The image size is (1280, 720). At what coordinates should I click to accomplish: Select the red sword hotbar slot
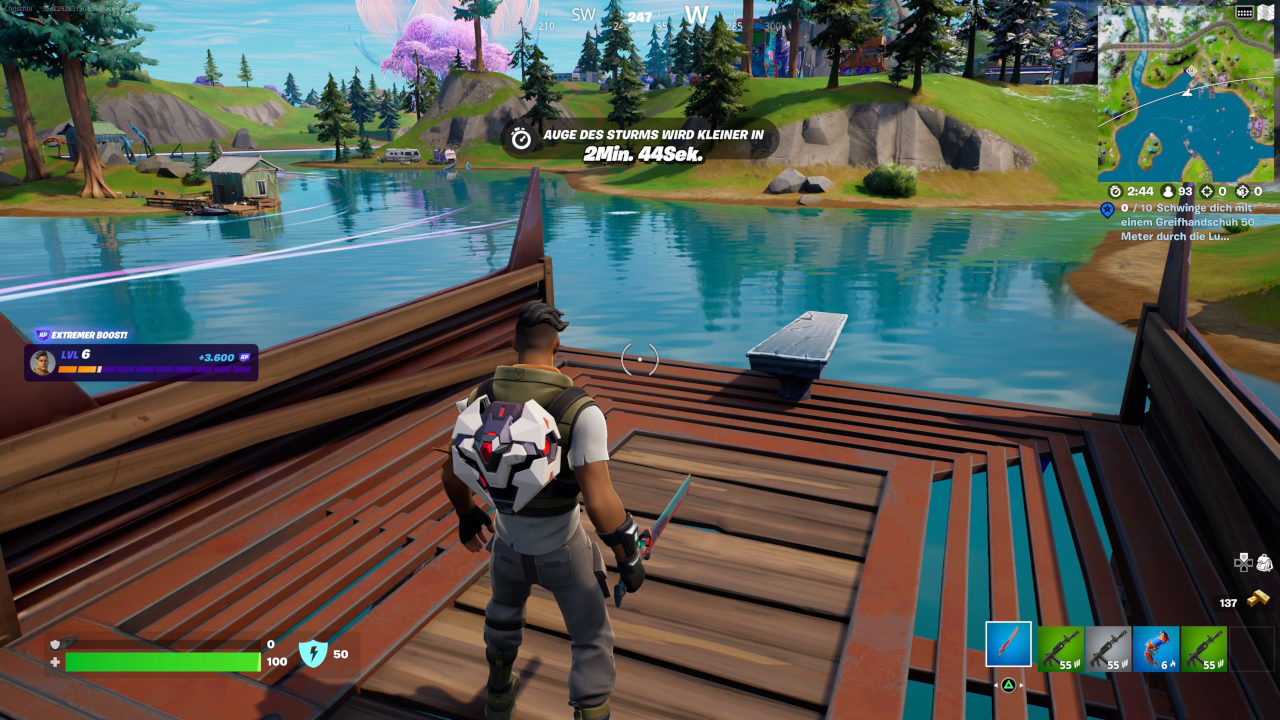[1008, 645]
